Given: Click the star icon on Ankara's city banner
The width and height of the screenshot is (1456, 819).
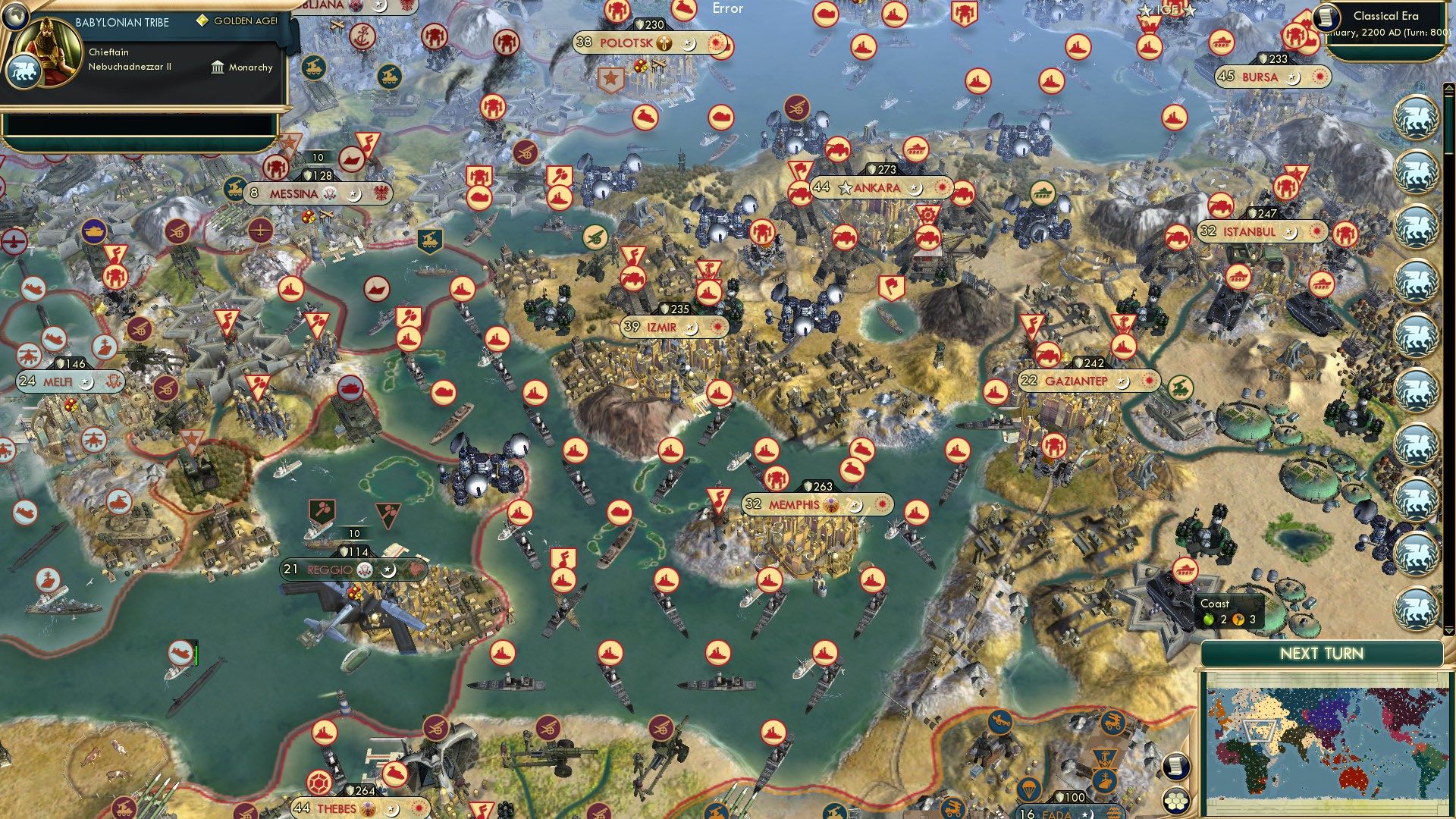Looking at the screenshot, I should pyautogui.click(x=844, y=187).
